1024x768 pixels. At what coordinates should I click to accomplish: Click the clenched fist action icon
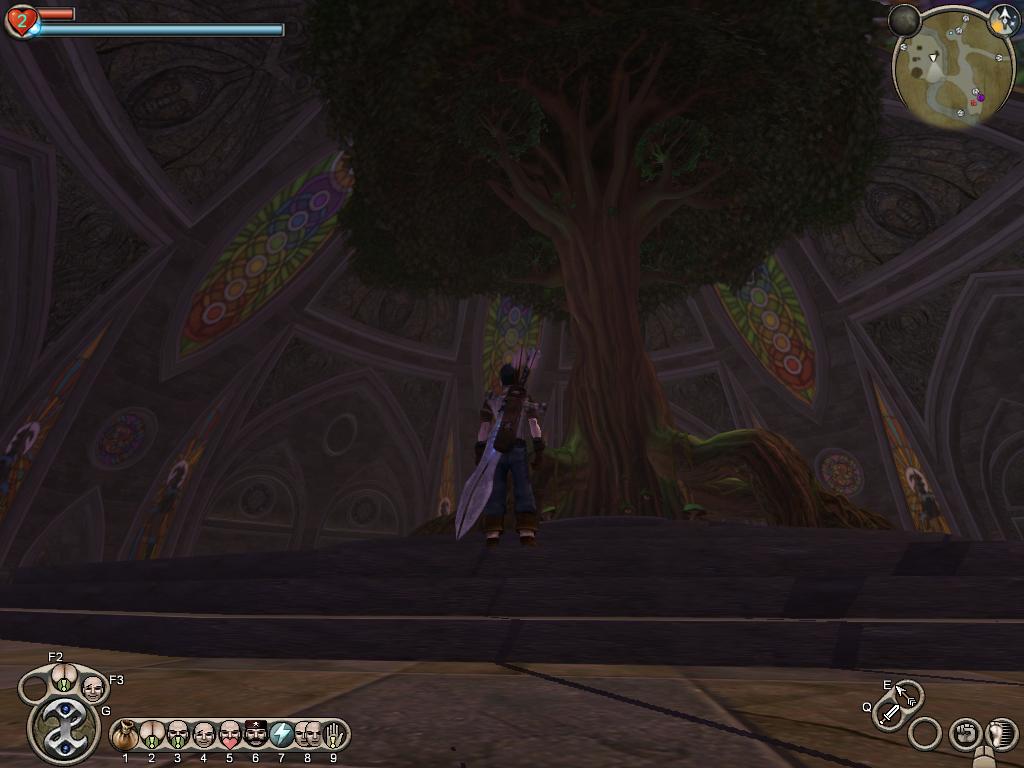(x=964, y=734)
